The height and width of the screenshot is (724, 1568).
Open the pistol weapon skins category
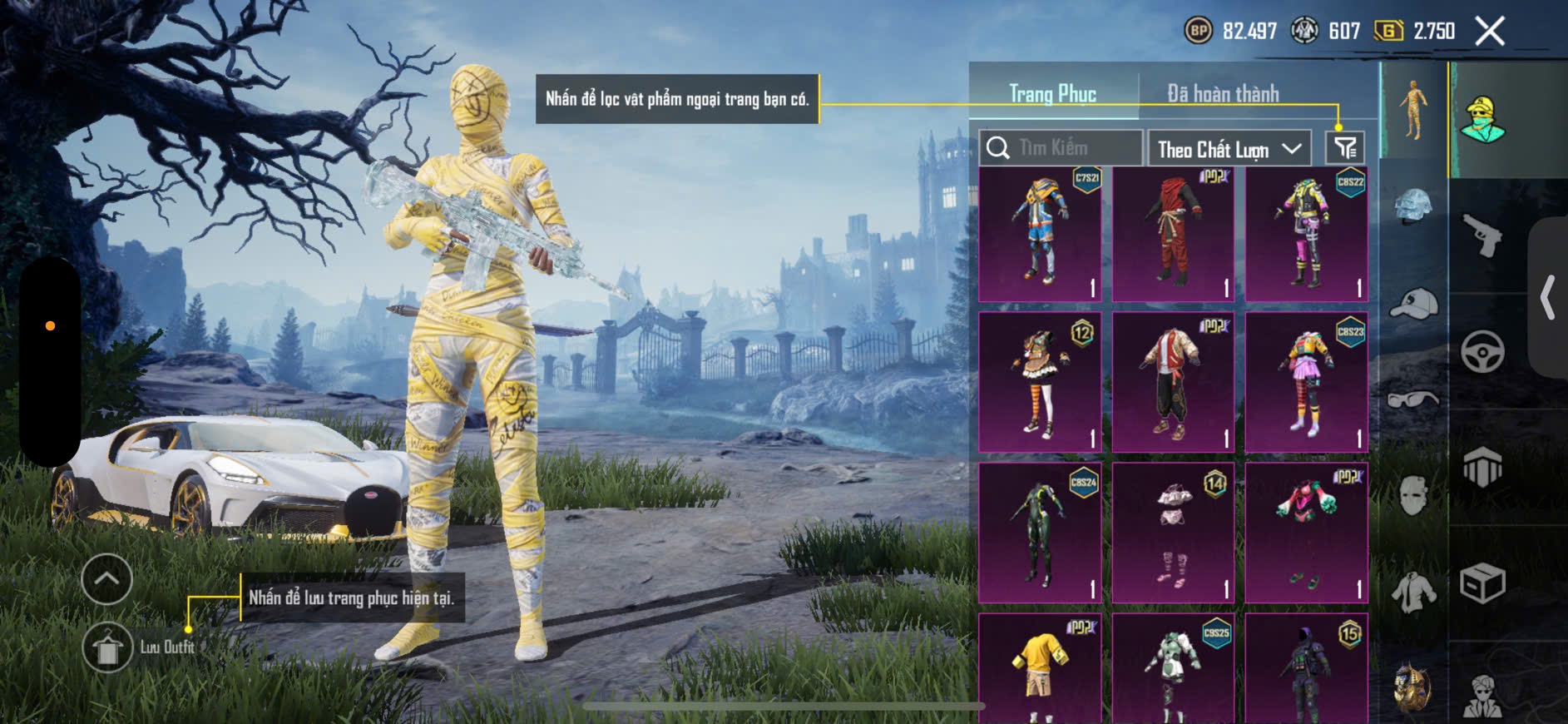pos(1482,236)
